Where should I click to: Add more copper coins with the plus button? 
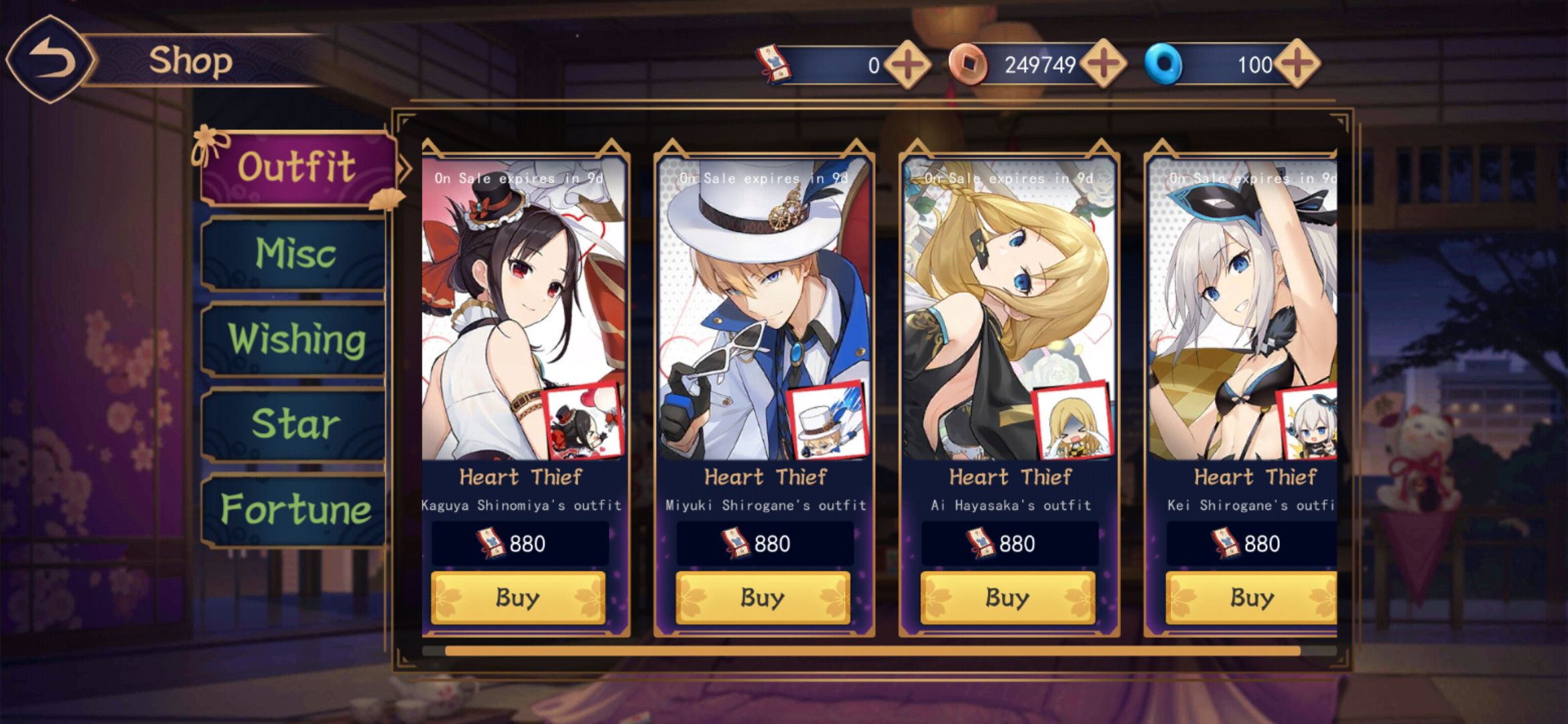(x=1103, y=65)
